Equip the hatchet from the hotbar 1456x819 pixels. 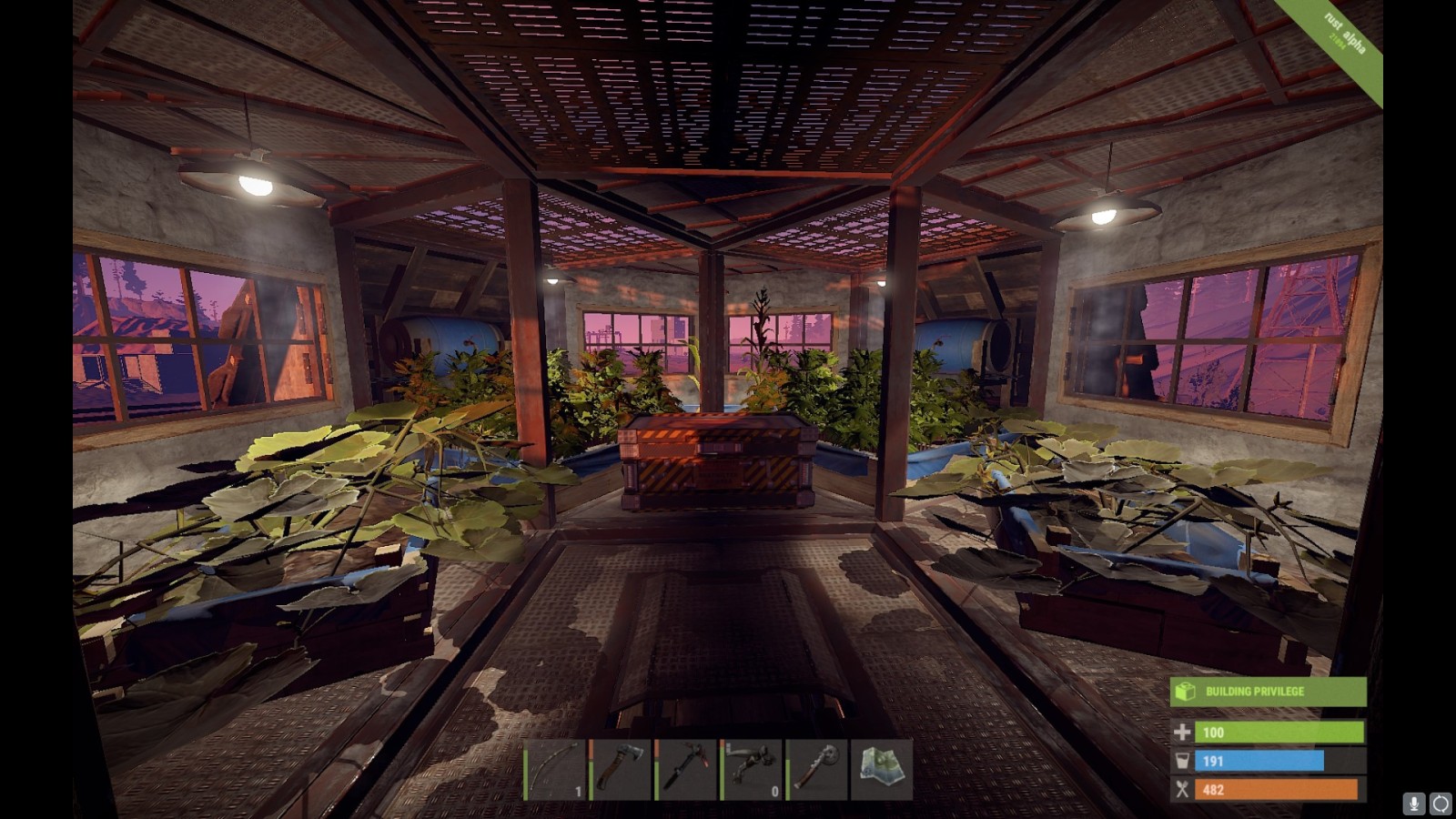click(622, 770)
